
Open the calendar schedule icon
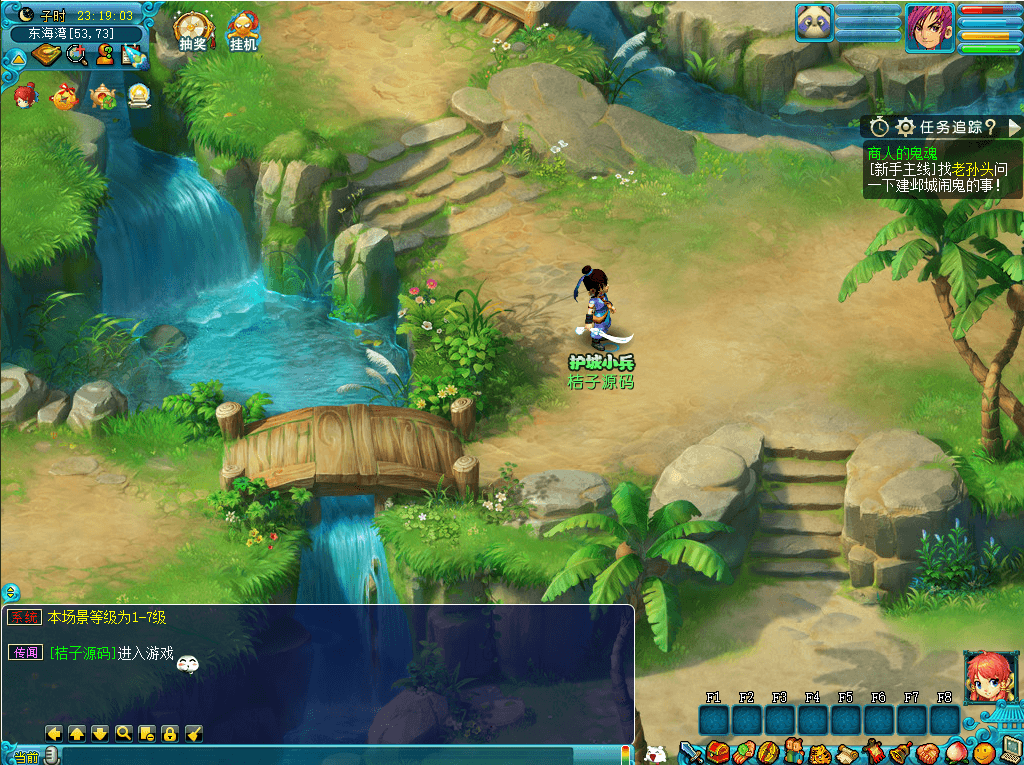pos(134,56)
